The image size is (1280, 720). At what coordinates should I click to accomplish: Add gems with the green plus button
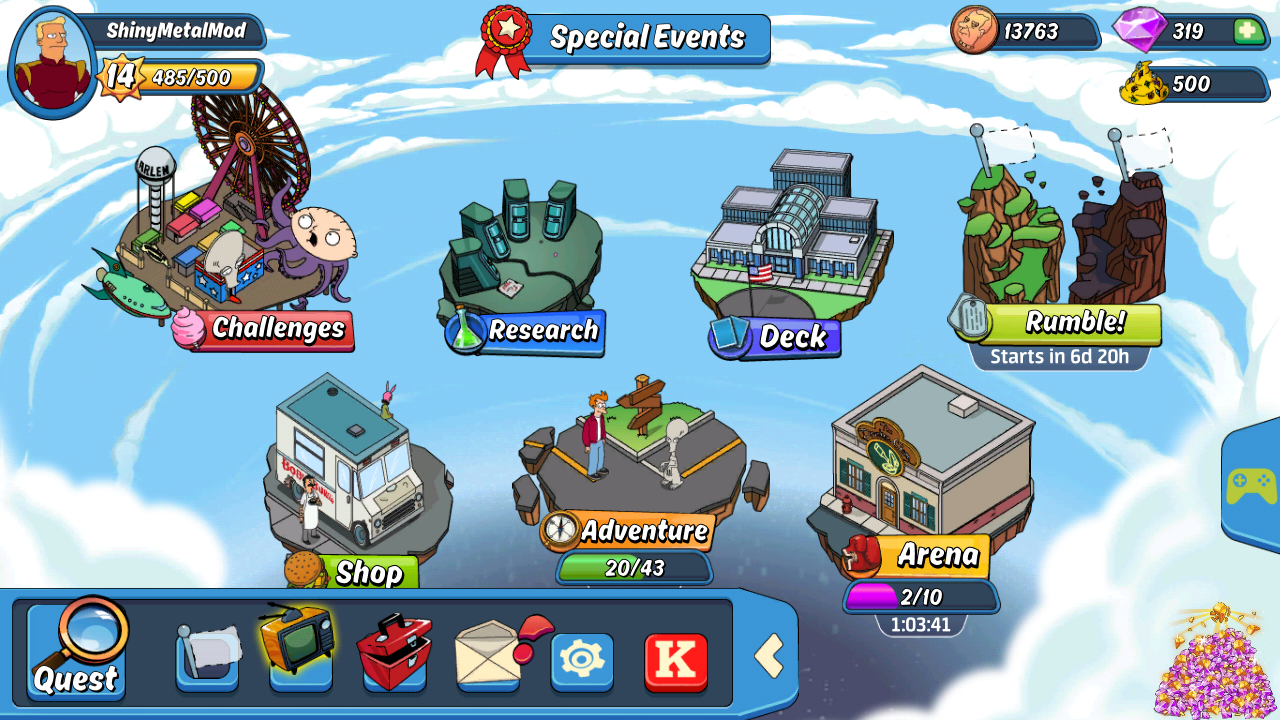coord(1247,31)
